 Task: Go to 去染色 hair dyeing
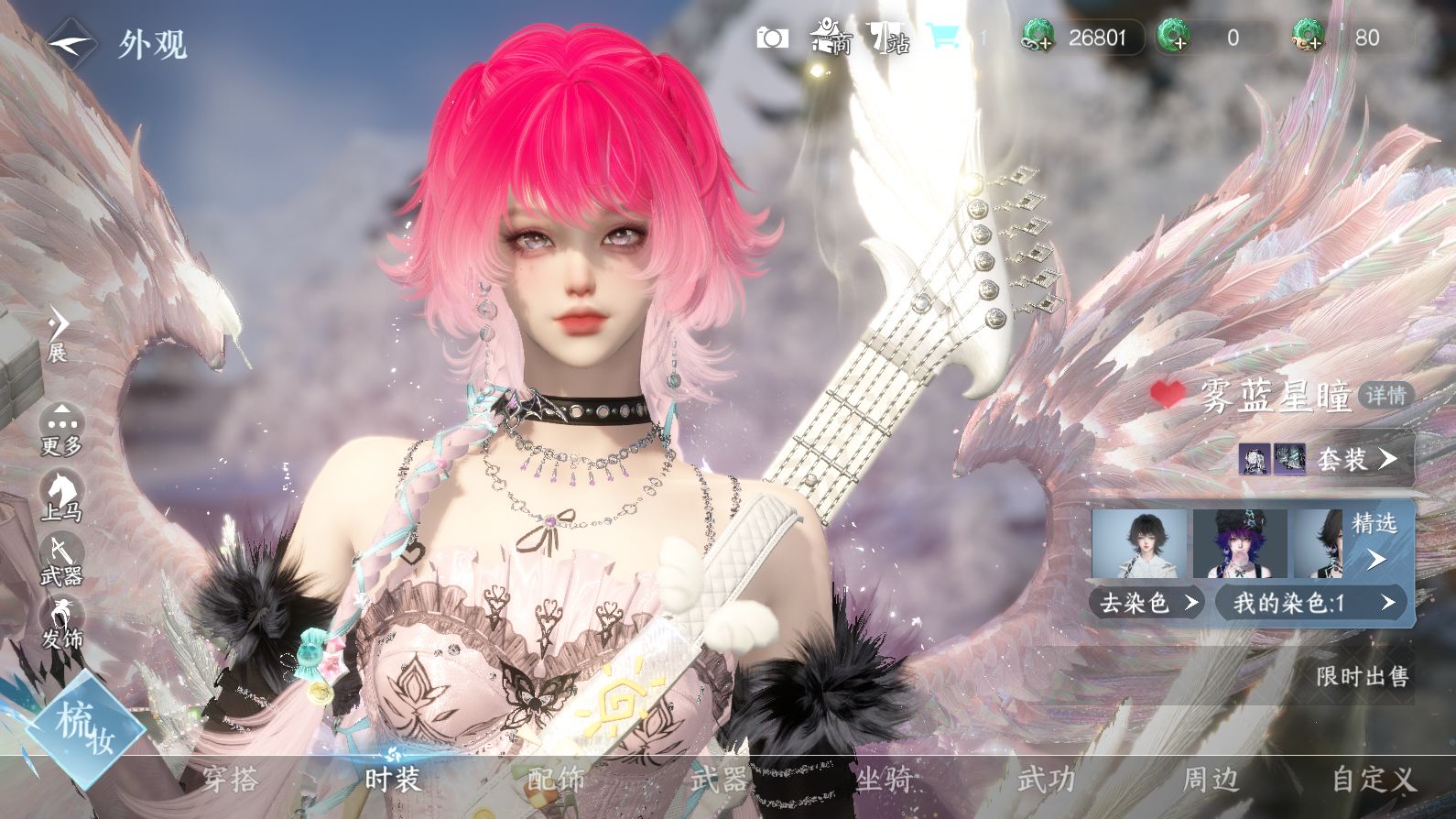click(1148, 602)
